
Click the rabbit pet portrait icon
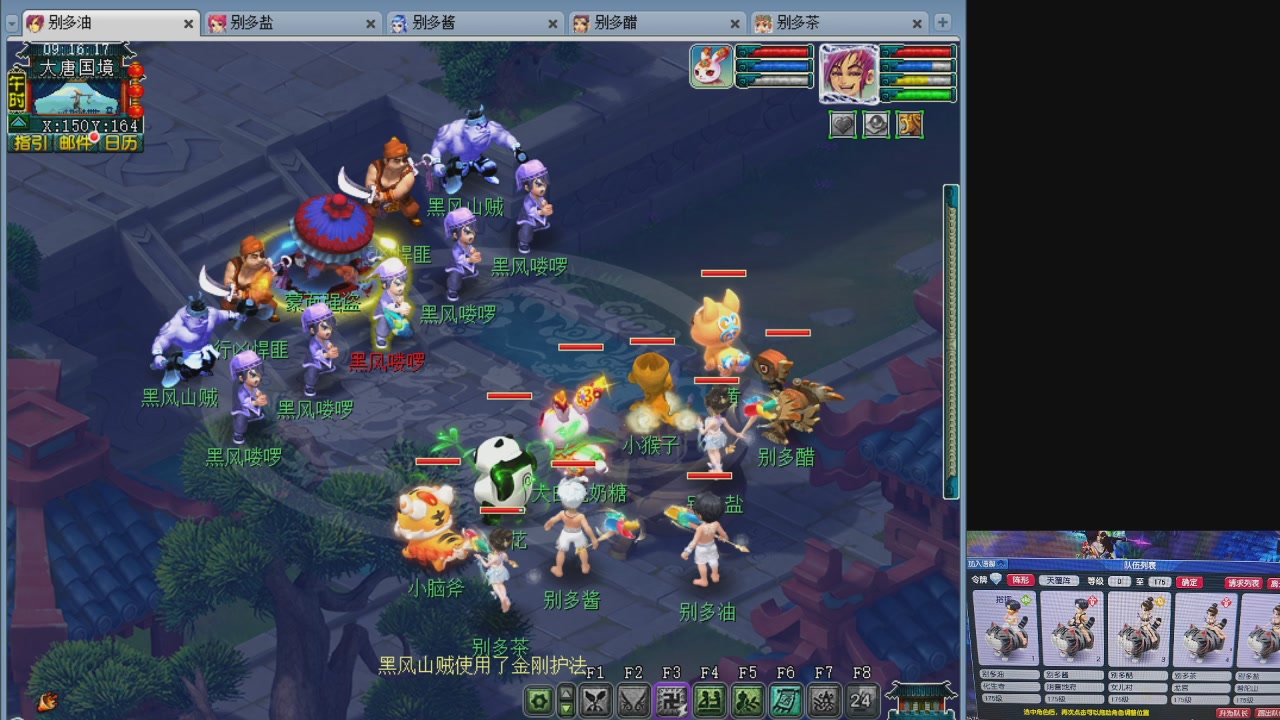point(711,66)
